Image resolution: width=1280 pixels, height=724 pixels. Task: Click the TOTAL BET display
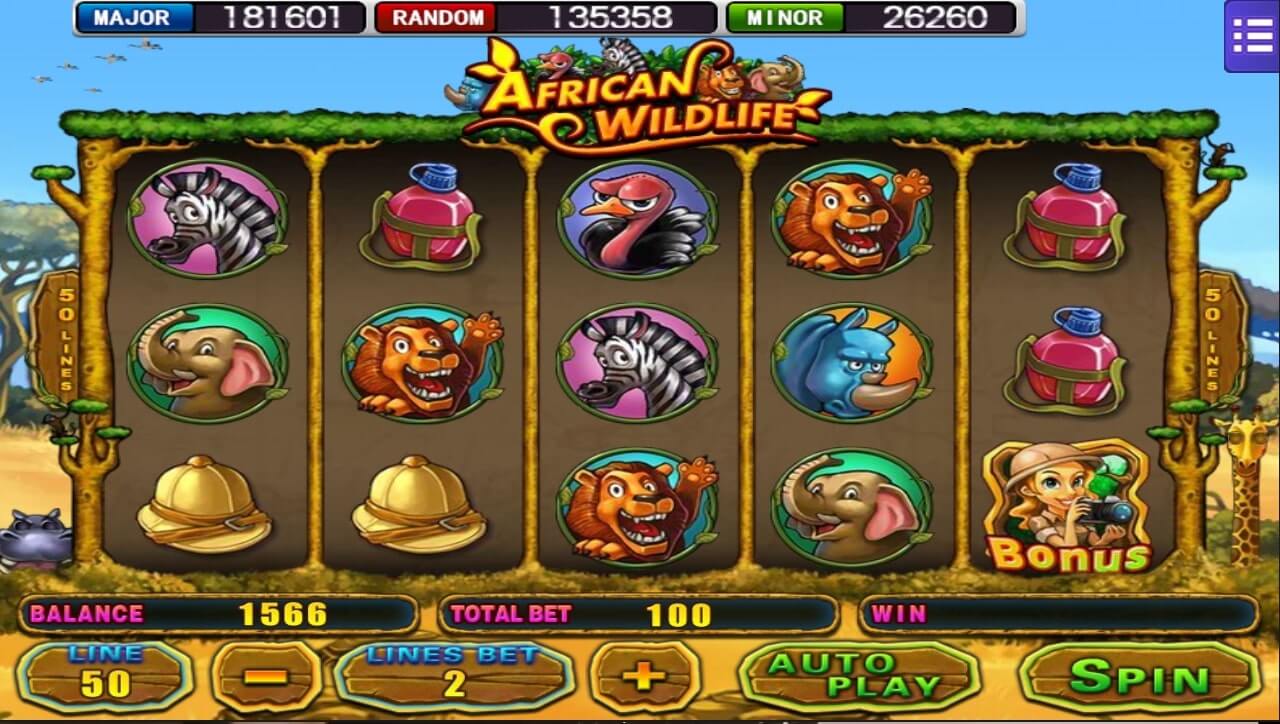click(640, 614)
